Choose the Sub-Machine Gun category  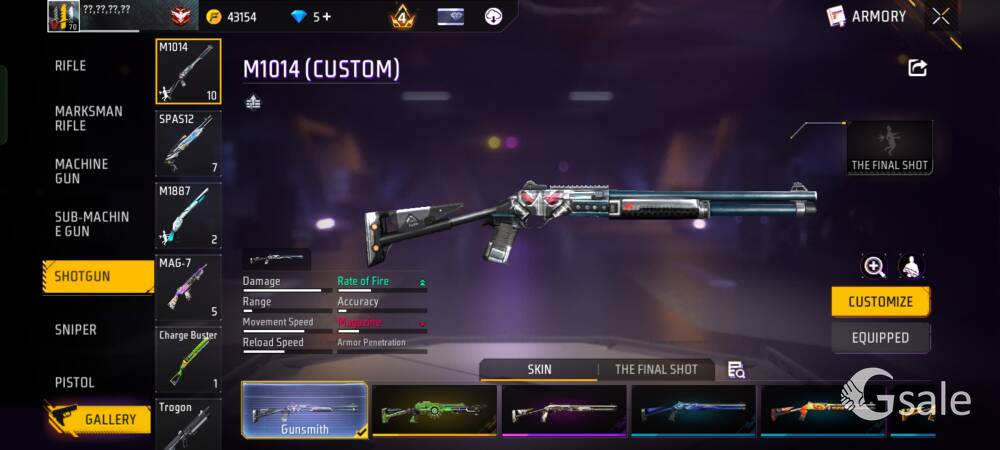tap(92, 224)
